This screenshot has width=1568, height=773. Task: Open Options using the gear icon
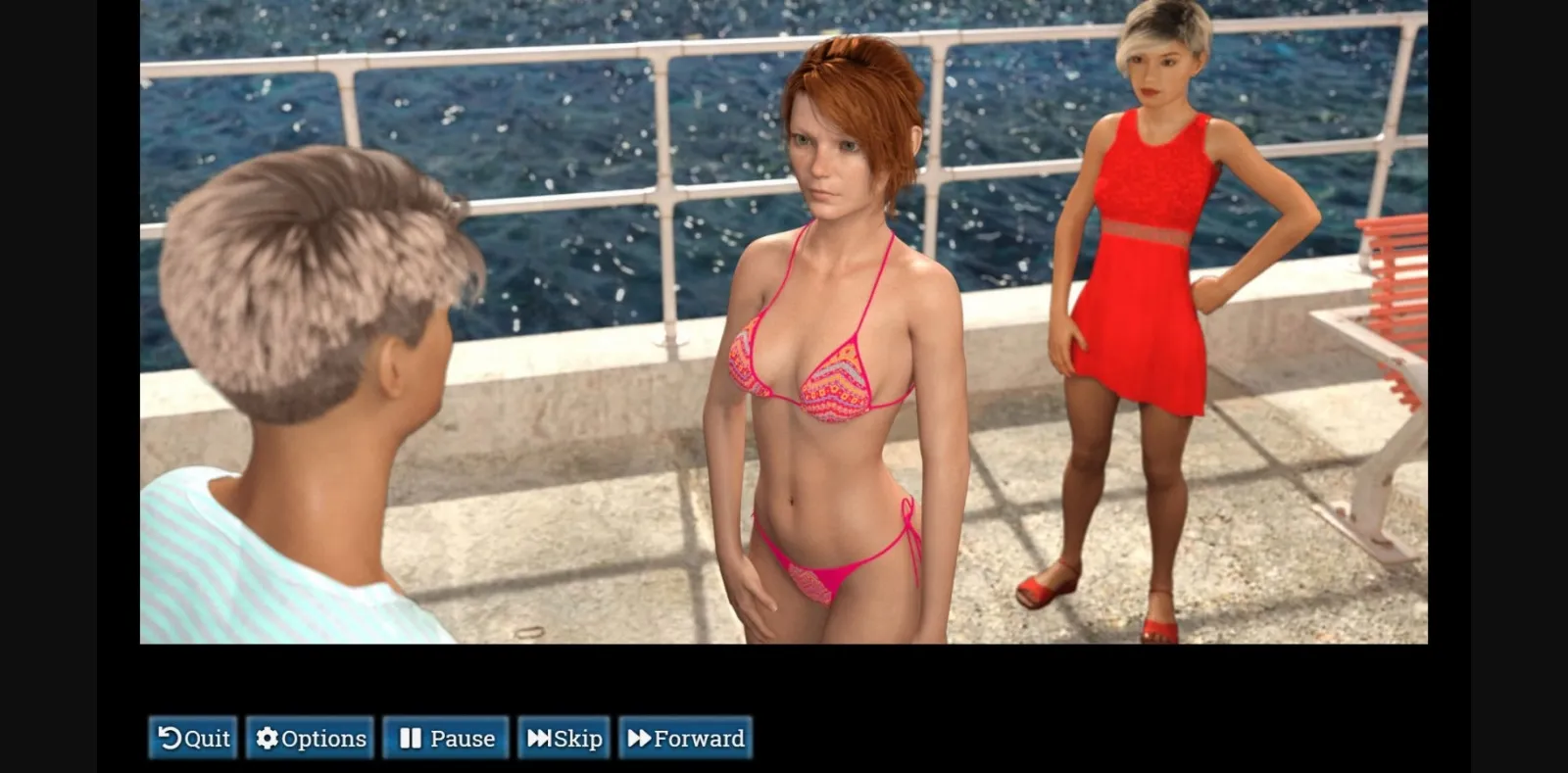(266, 738)
